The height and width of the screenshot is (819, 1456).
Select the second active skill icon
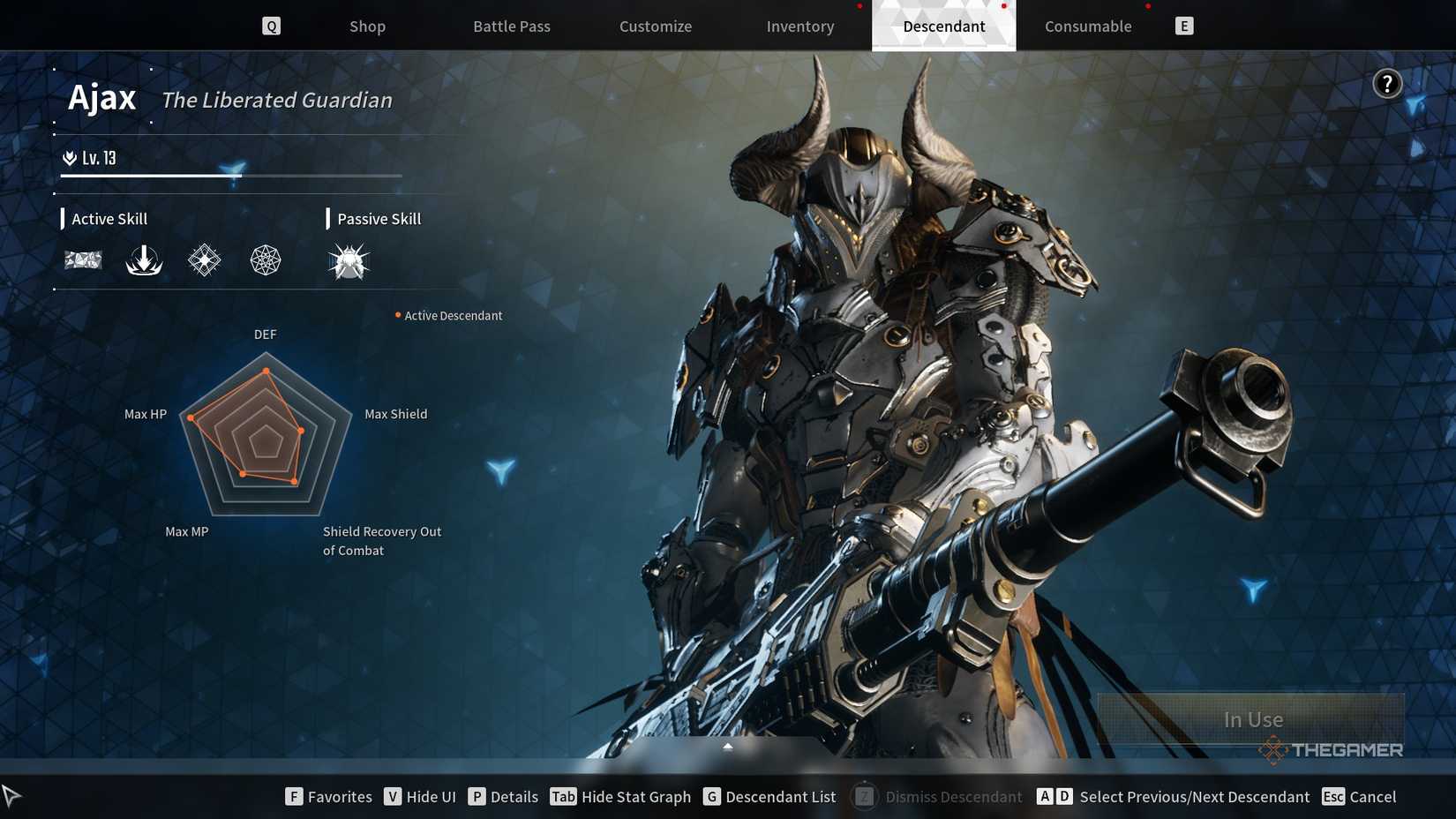144,259
